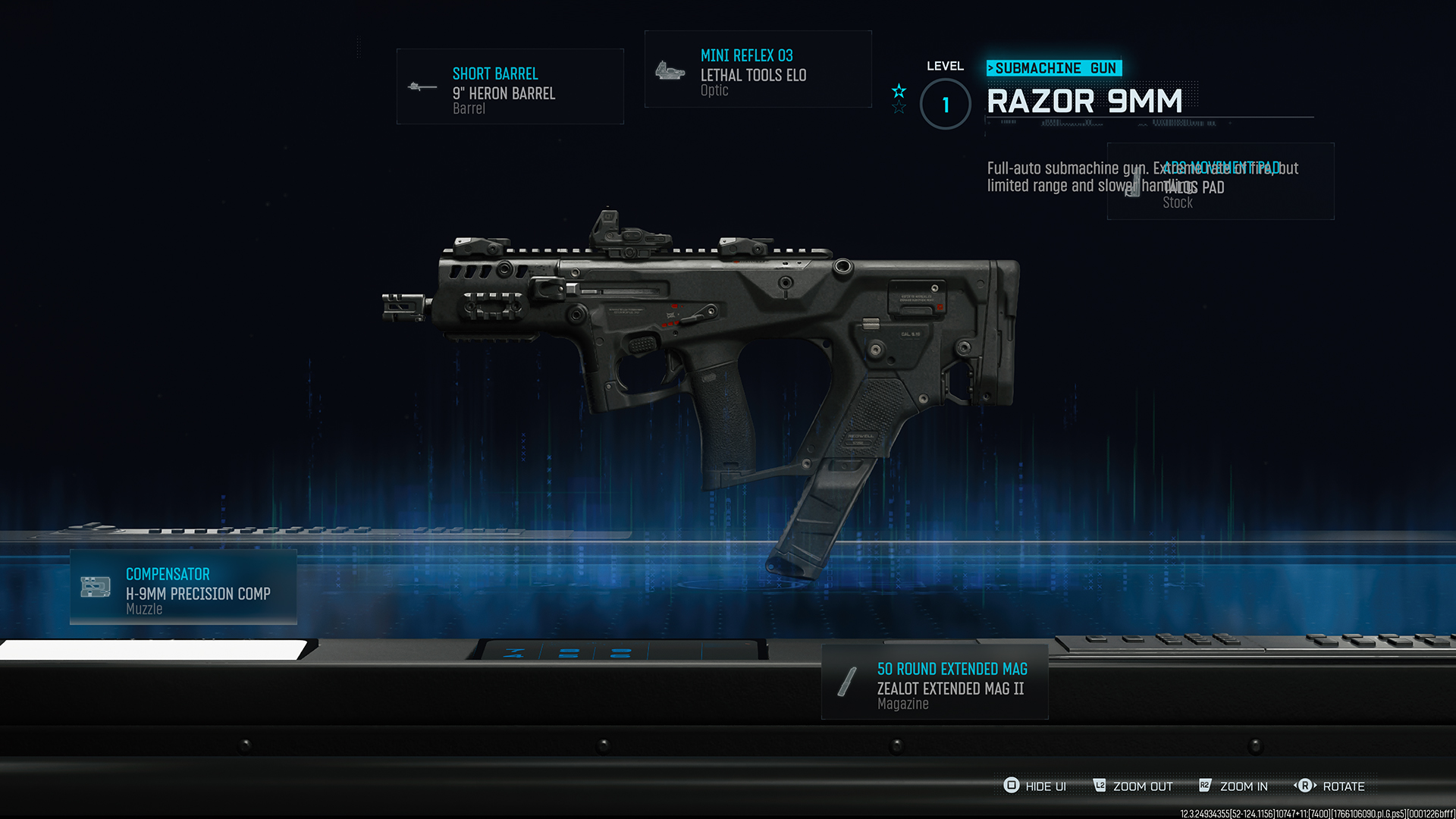Select the Talos Pad stock icon
This screenshot has height=819, width=1456.
tap(1133, 182)
